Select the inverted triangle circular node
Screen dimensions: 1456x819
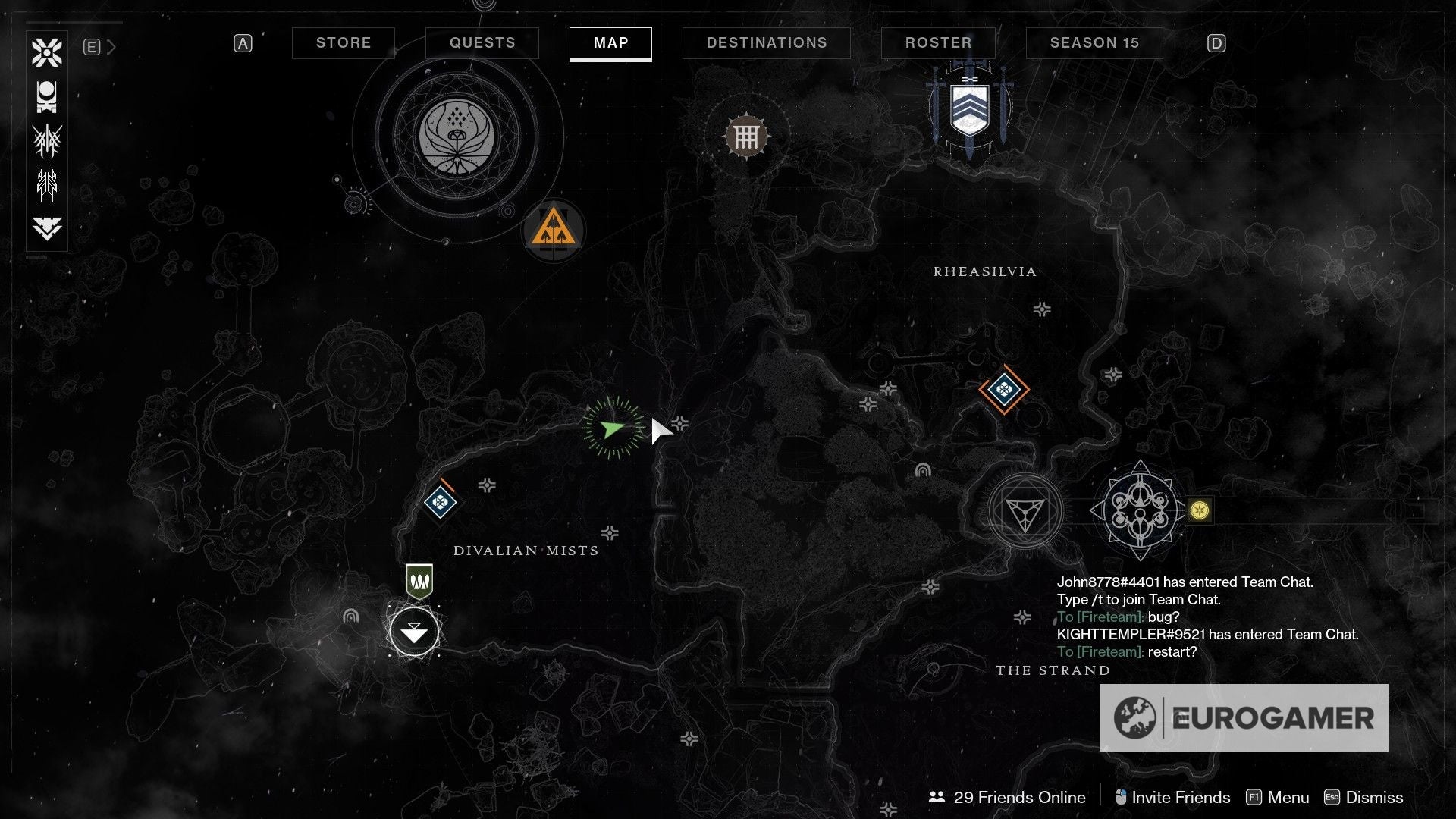click(x=1025, y=512)
